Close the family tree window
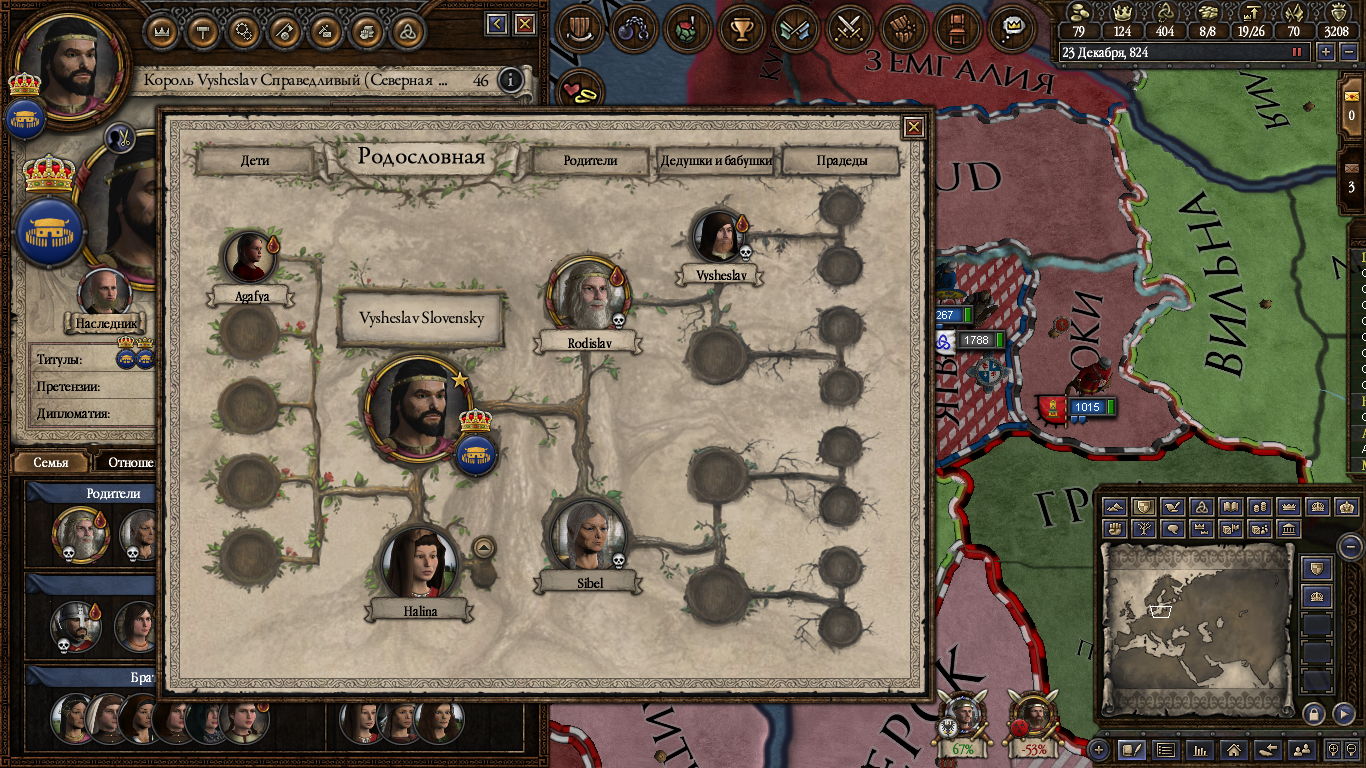This screenshot has height=768, width=1366. 913,127
